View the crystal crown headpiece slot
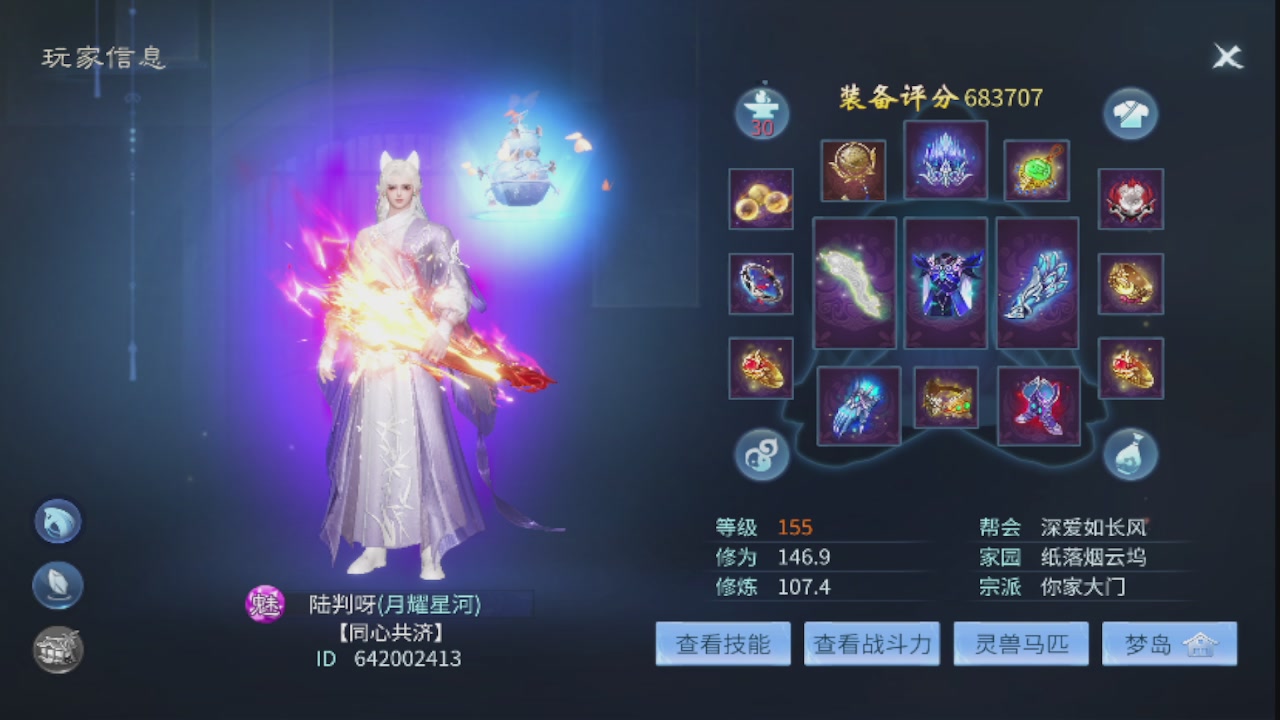 tap(946, 160)
